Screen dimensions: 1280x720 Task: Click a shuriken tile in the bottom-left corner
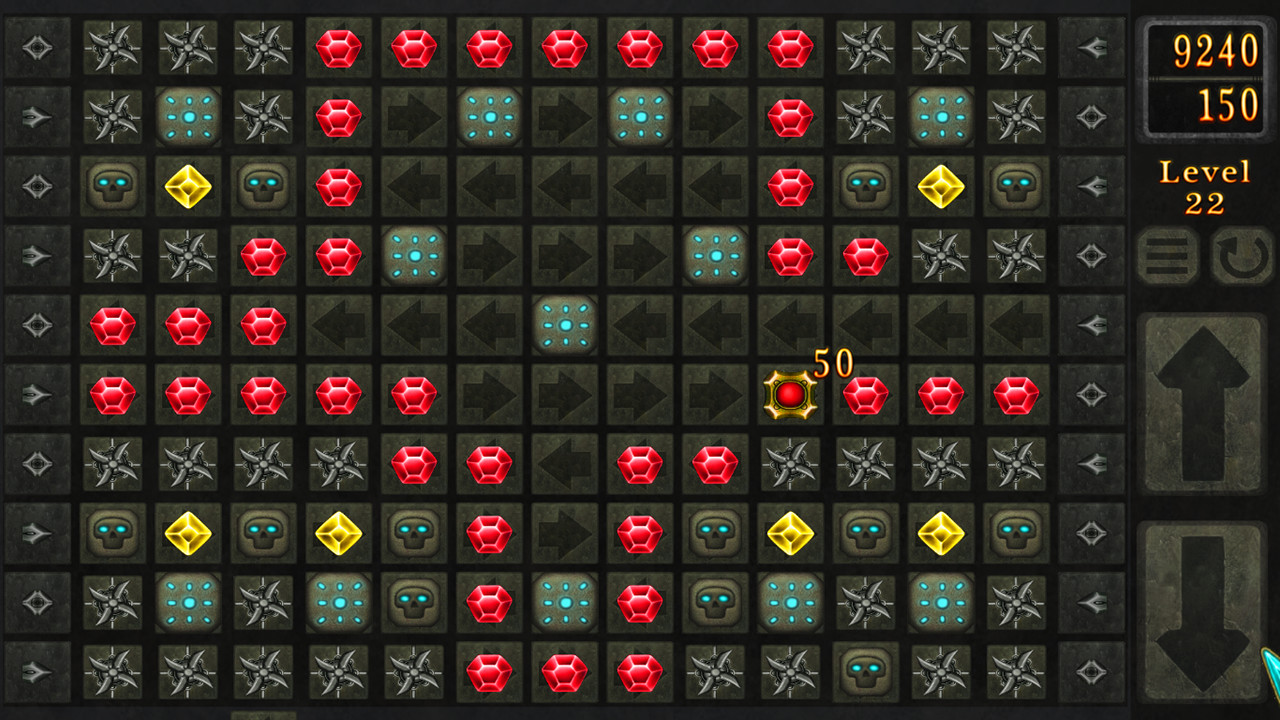pos(112,671)
